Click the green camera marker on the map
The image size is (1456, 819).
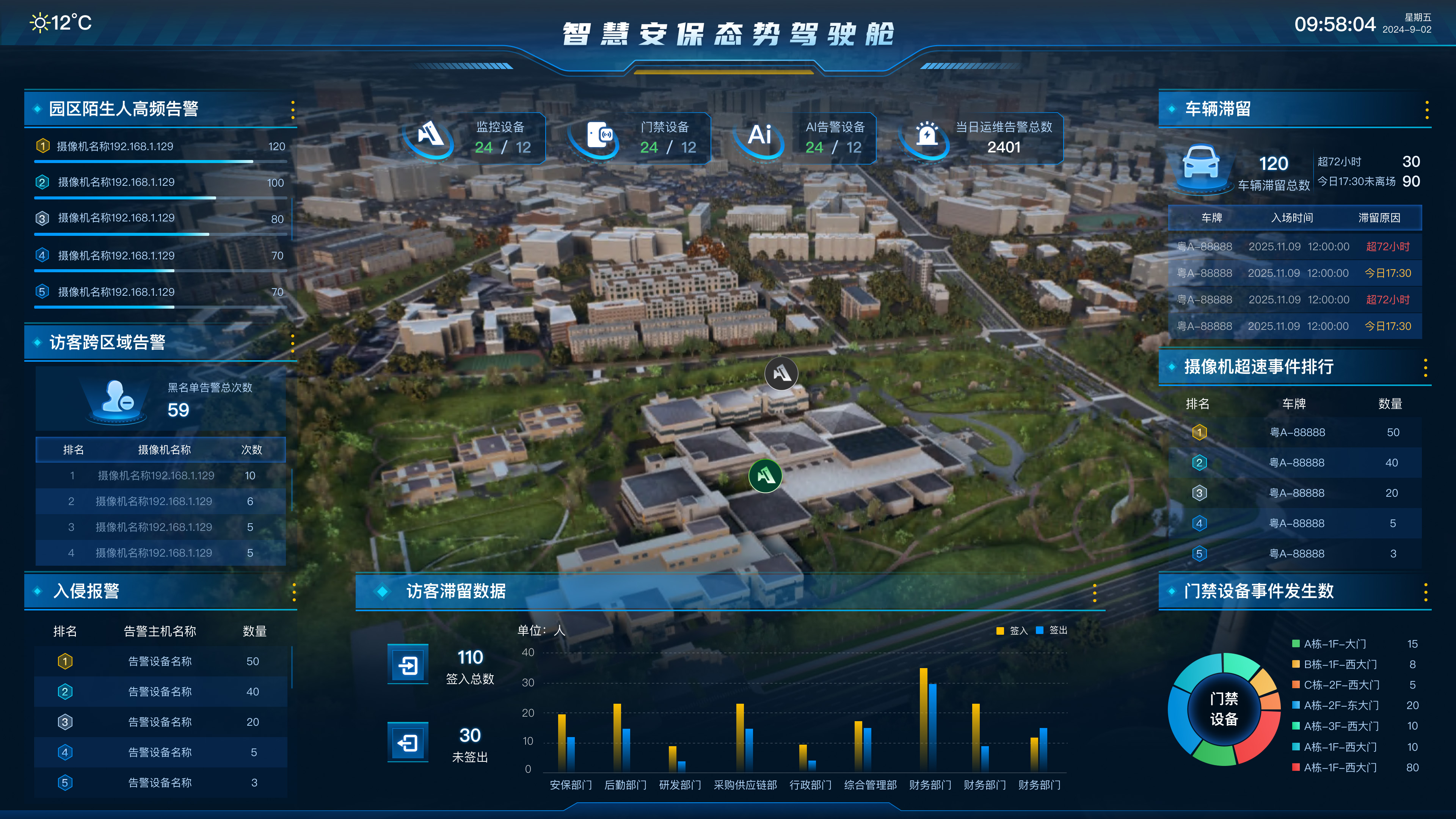tap(765, 475)
